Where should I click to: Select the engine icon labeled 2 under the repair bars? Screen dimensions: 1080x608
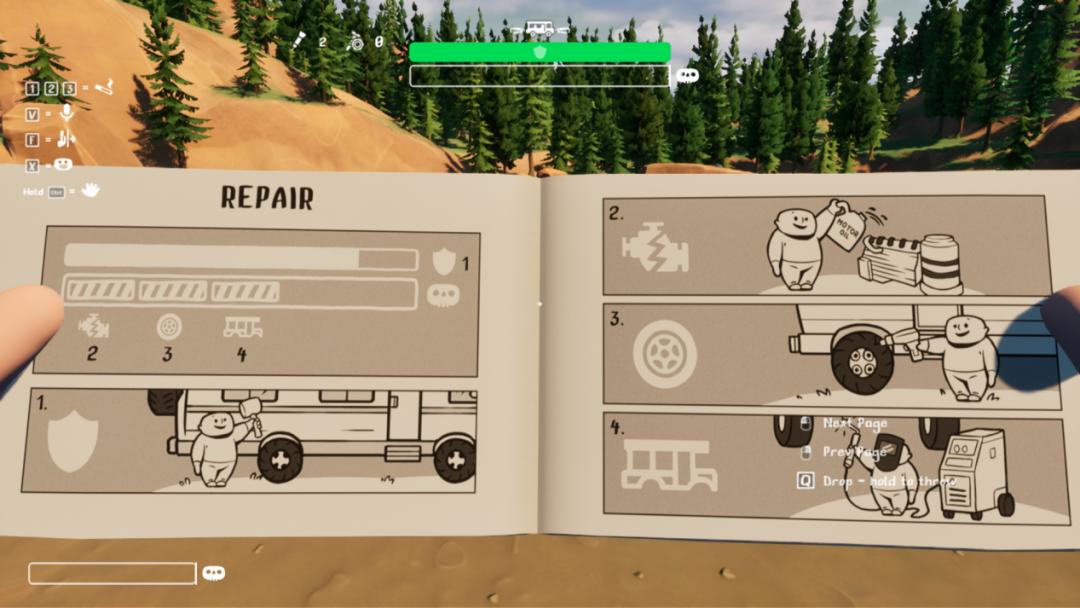pyautogui.click(x=93, y=327)
